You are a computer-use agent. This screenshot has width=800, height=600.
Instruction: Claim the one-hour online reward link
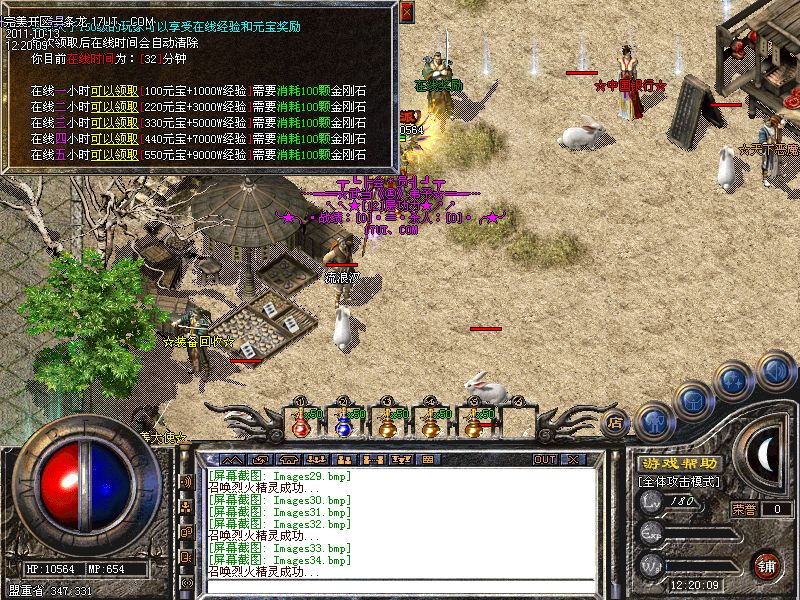click(114, 91)
